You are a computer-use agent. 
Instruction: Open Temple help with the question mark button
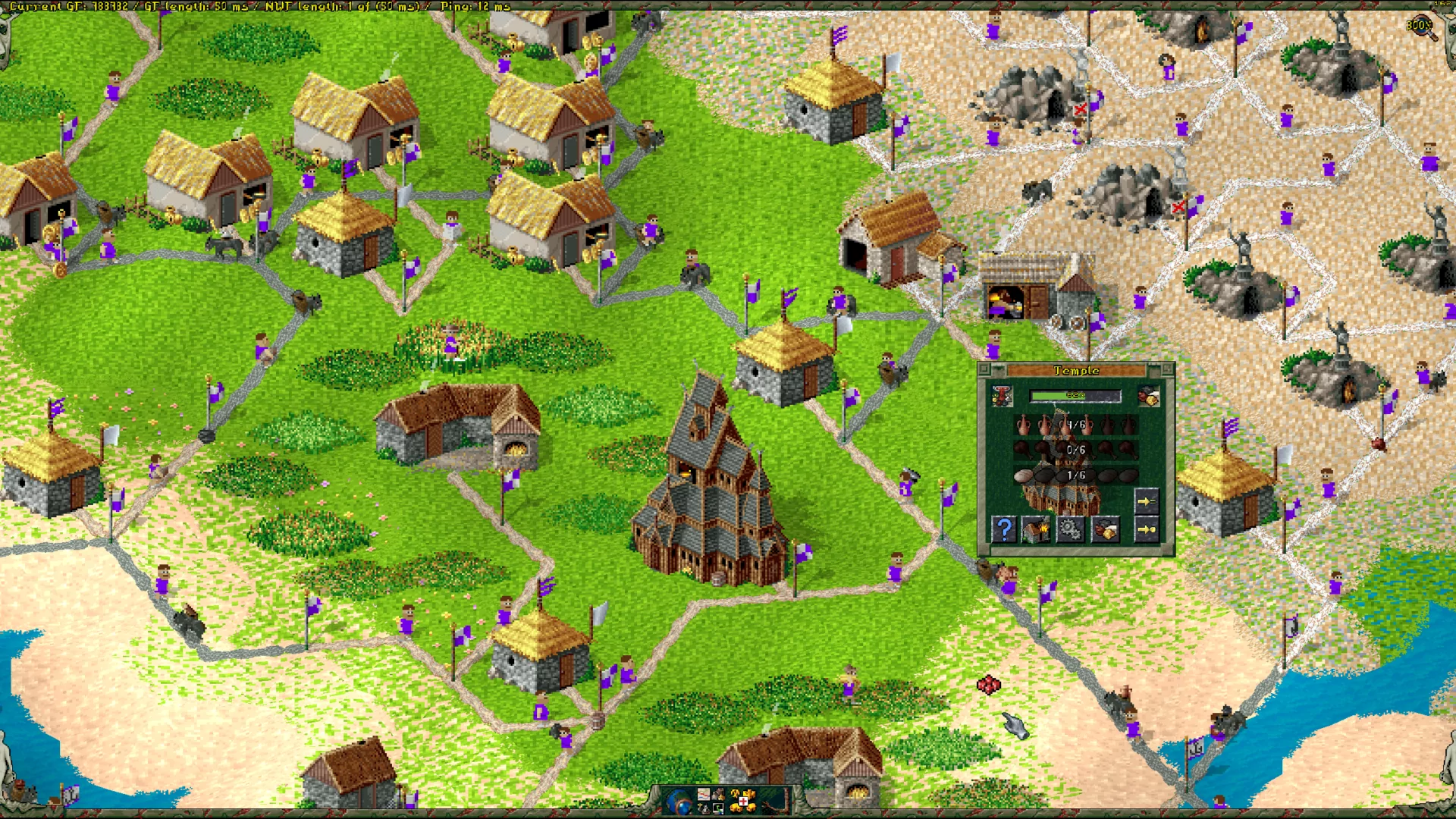[1004, 529]
